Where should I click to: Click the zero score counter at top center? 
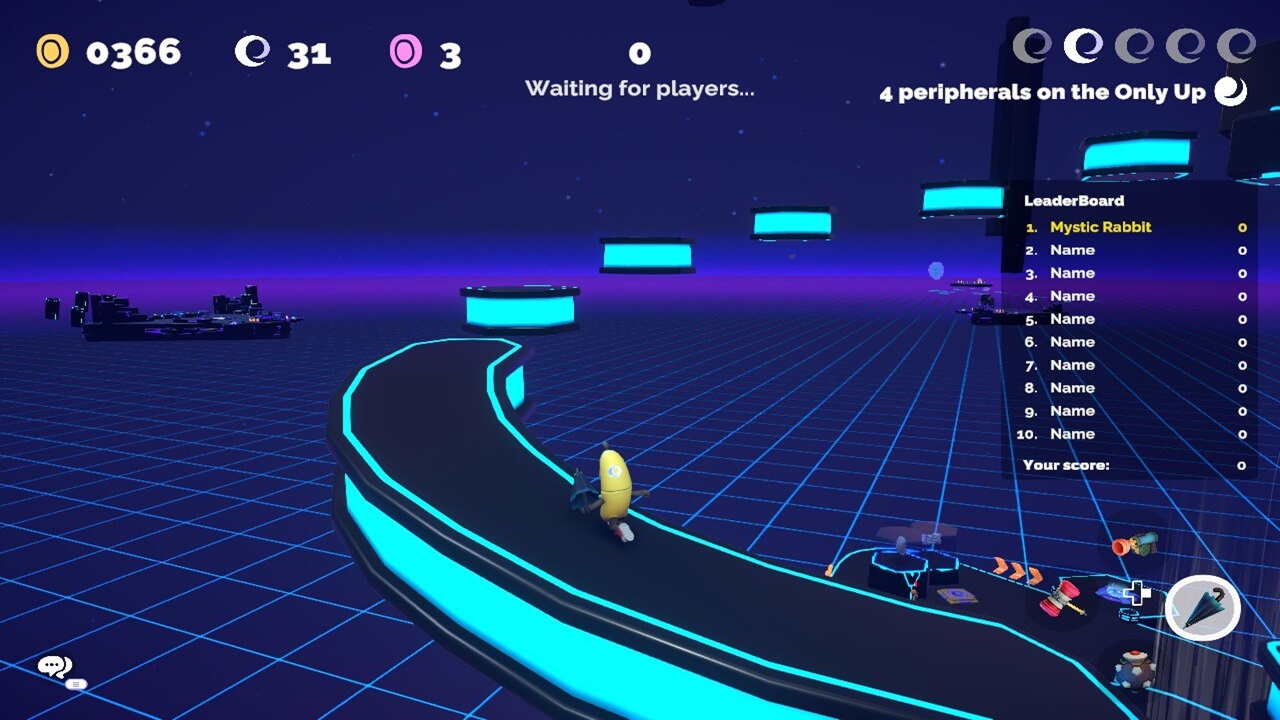(640, 53)
